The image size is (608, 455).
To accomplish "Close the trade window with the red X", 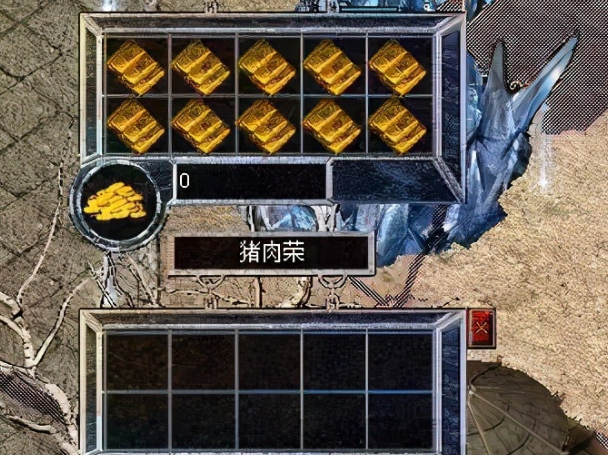I will (481, 328).
